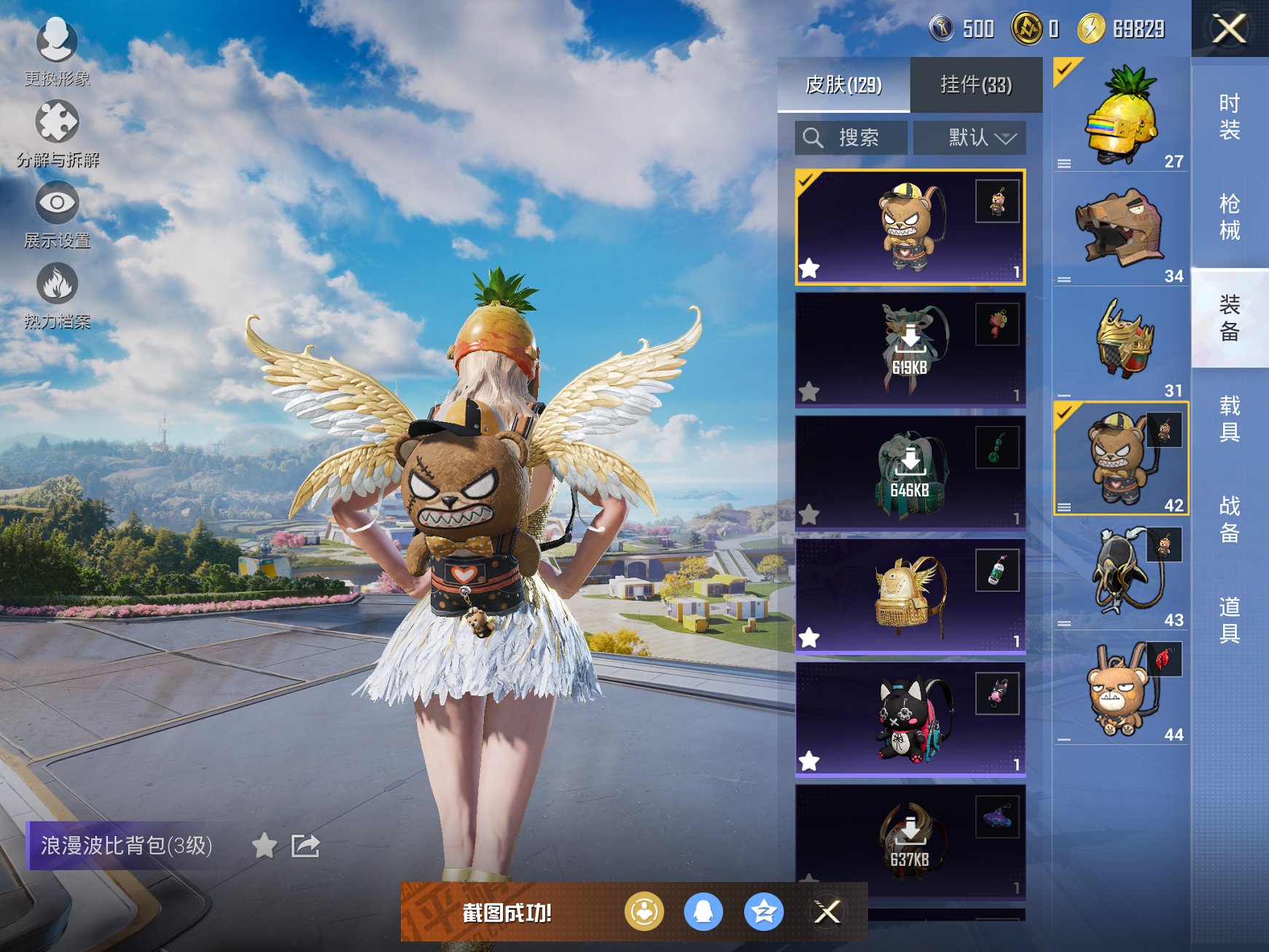Select the black cat backpack skin
Image resolution: width=1269 pixels, height=952 pixels.
(910, 718)
